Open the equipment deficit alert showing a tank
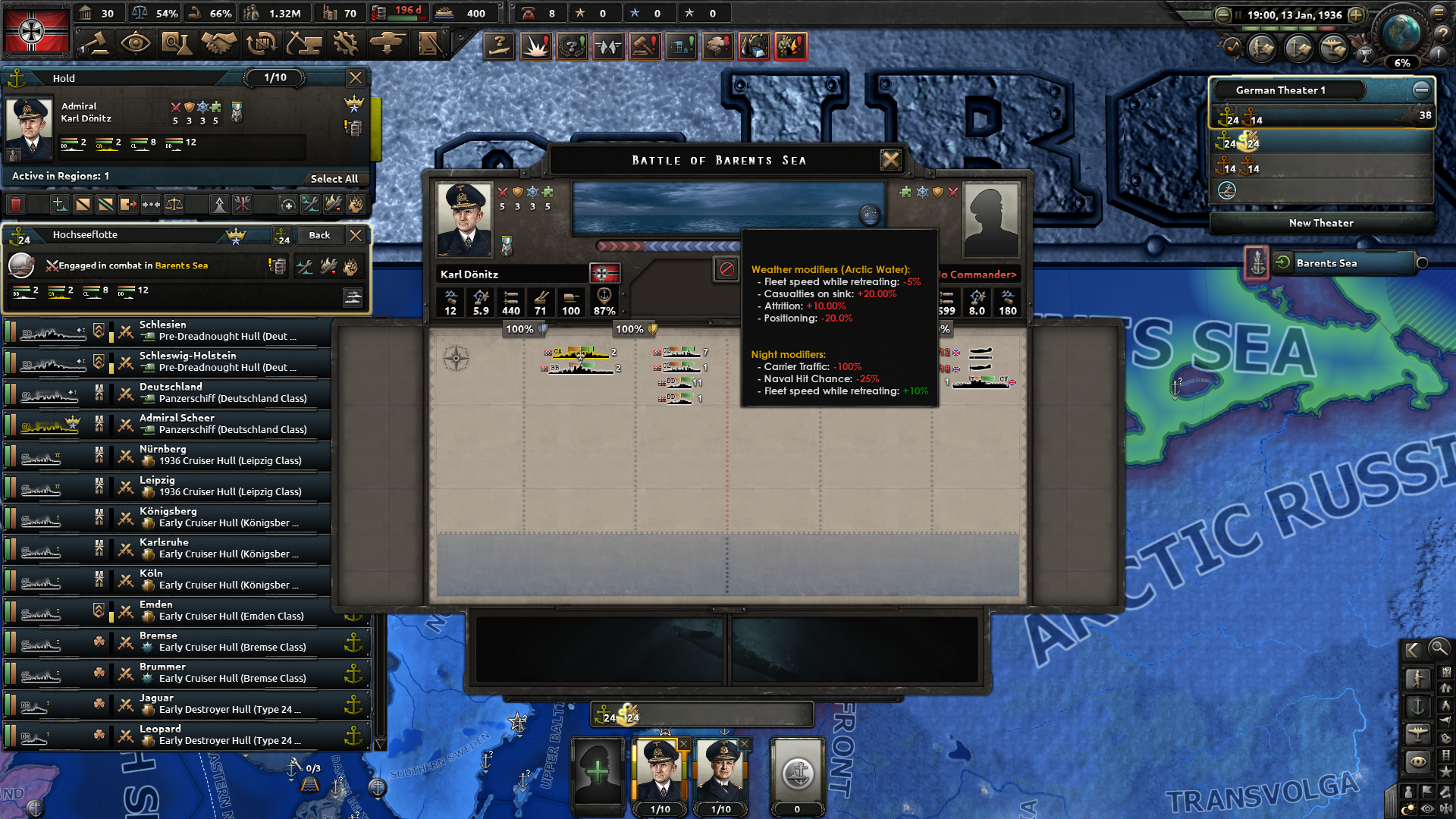 coord(717,45)
